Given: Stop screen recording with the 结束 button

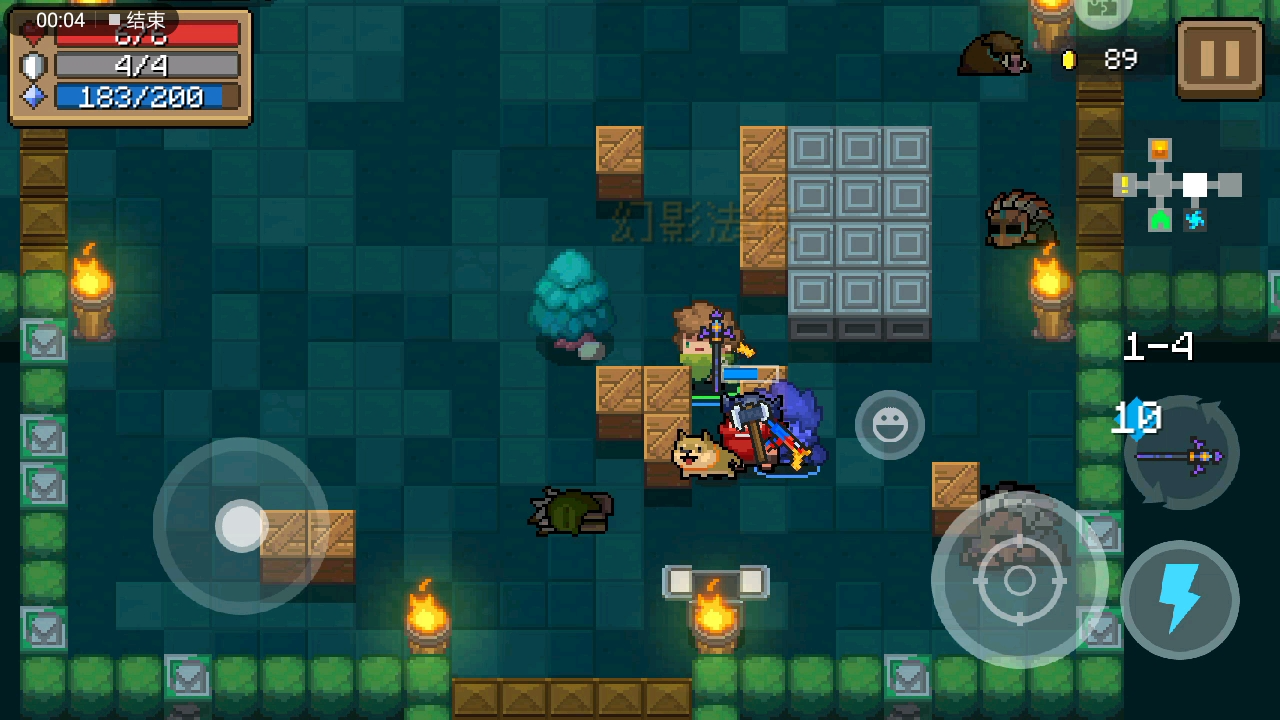Looking at the screenshot, I should 138,20.
